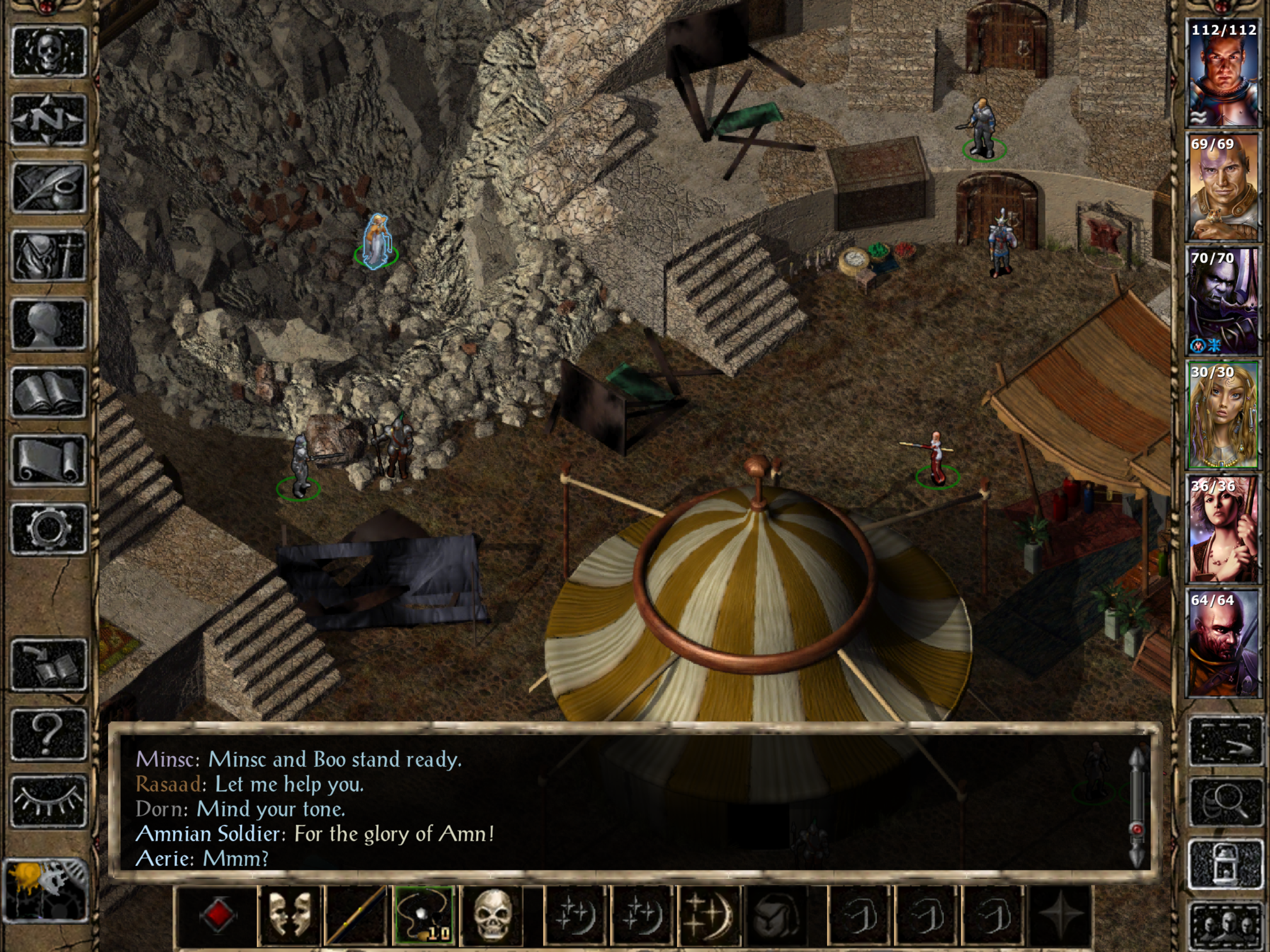
Task: Toggle the closed-eye reveal details button
Action: pyautogui.click(x=49, y=801)
